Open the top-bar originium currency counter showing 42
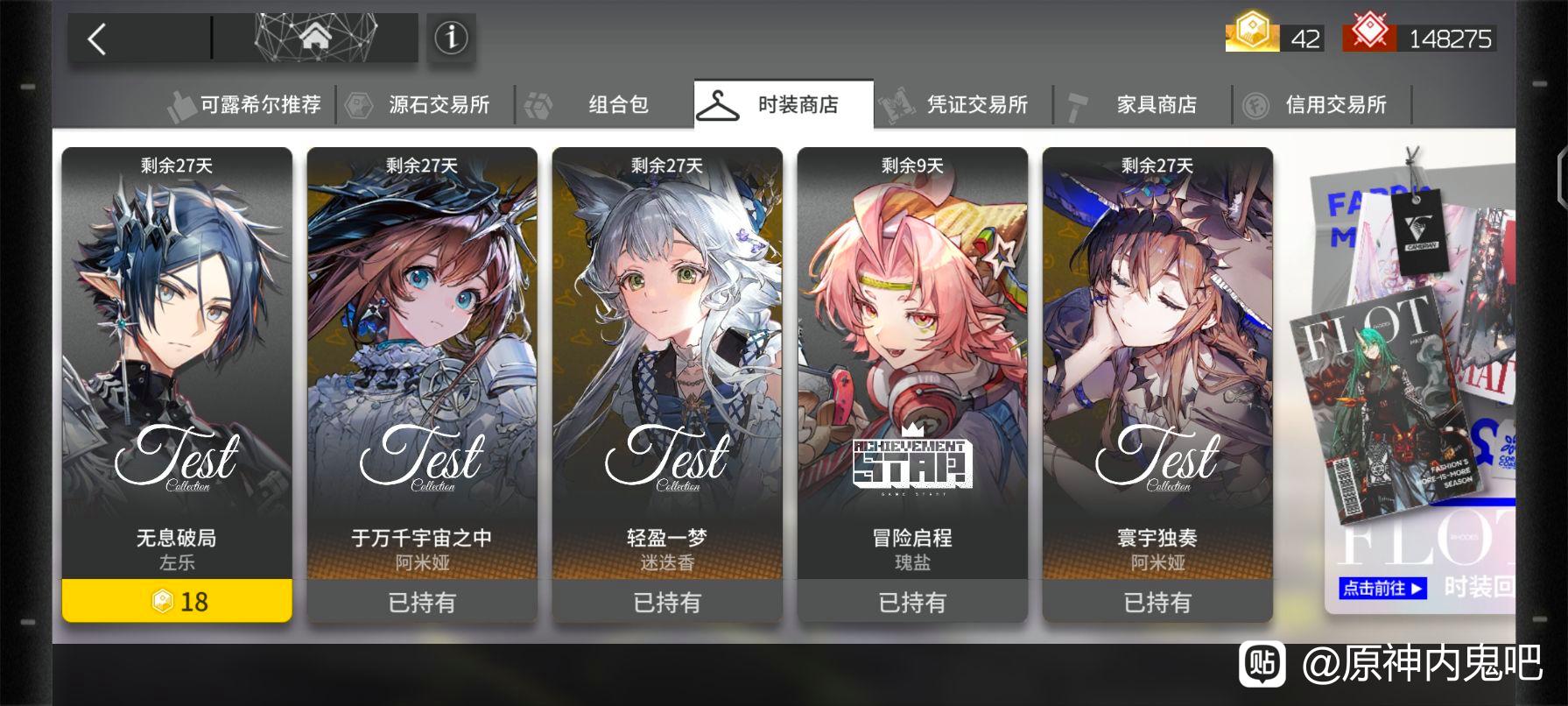 pyautogui.click(x=1274, y=38)
